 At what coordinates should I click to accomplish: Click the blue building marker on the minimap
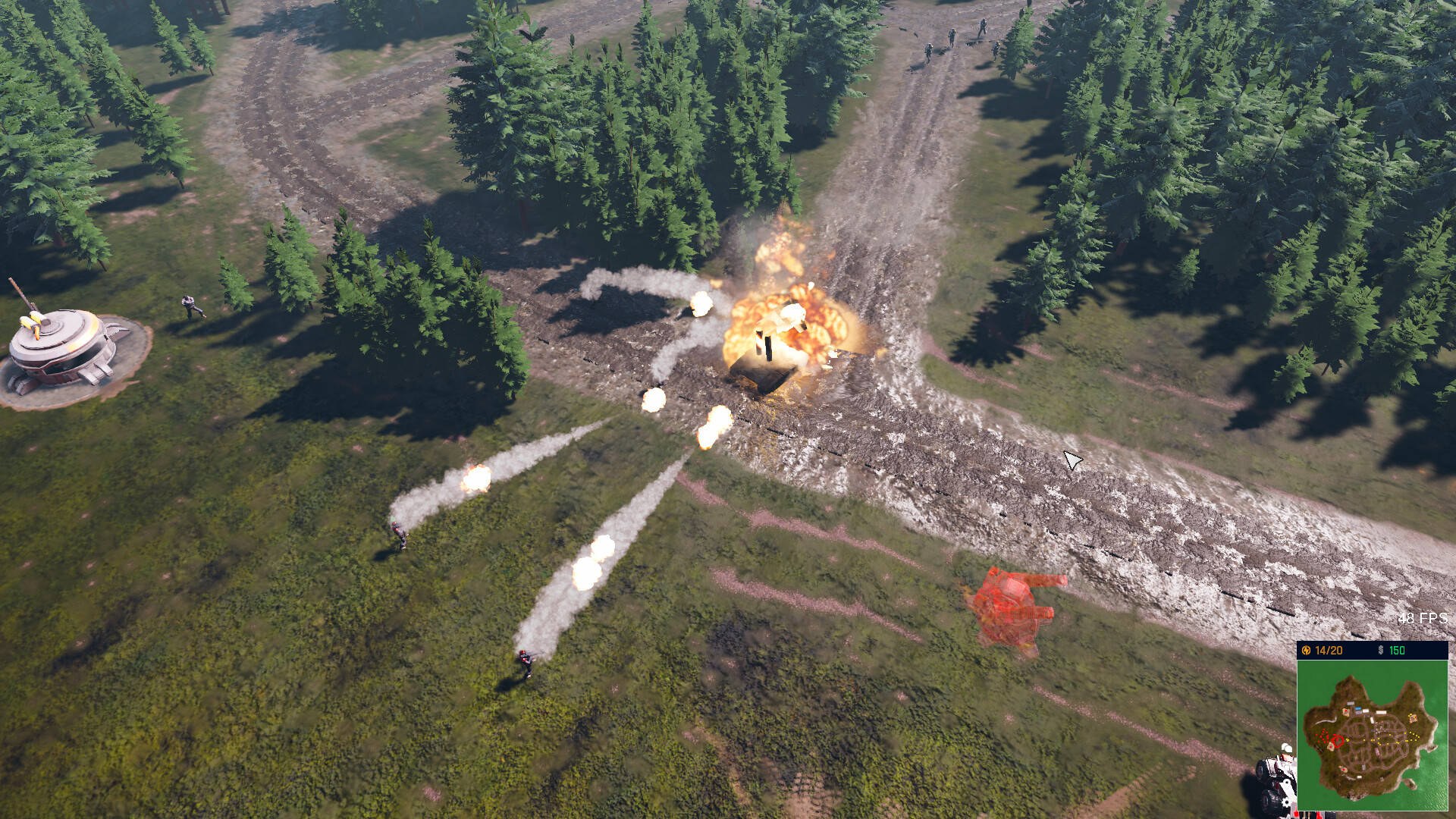1358,708
